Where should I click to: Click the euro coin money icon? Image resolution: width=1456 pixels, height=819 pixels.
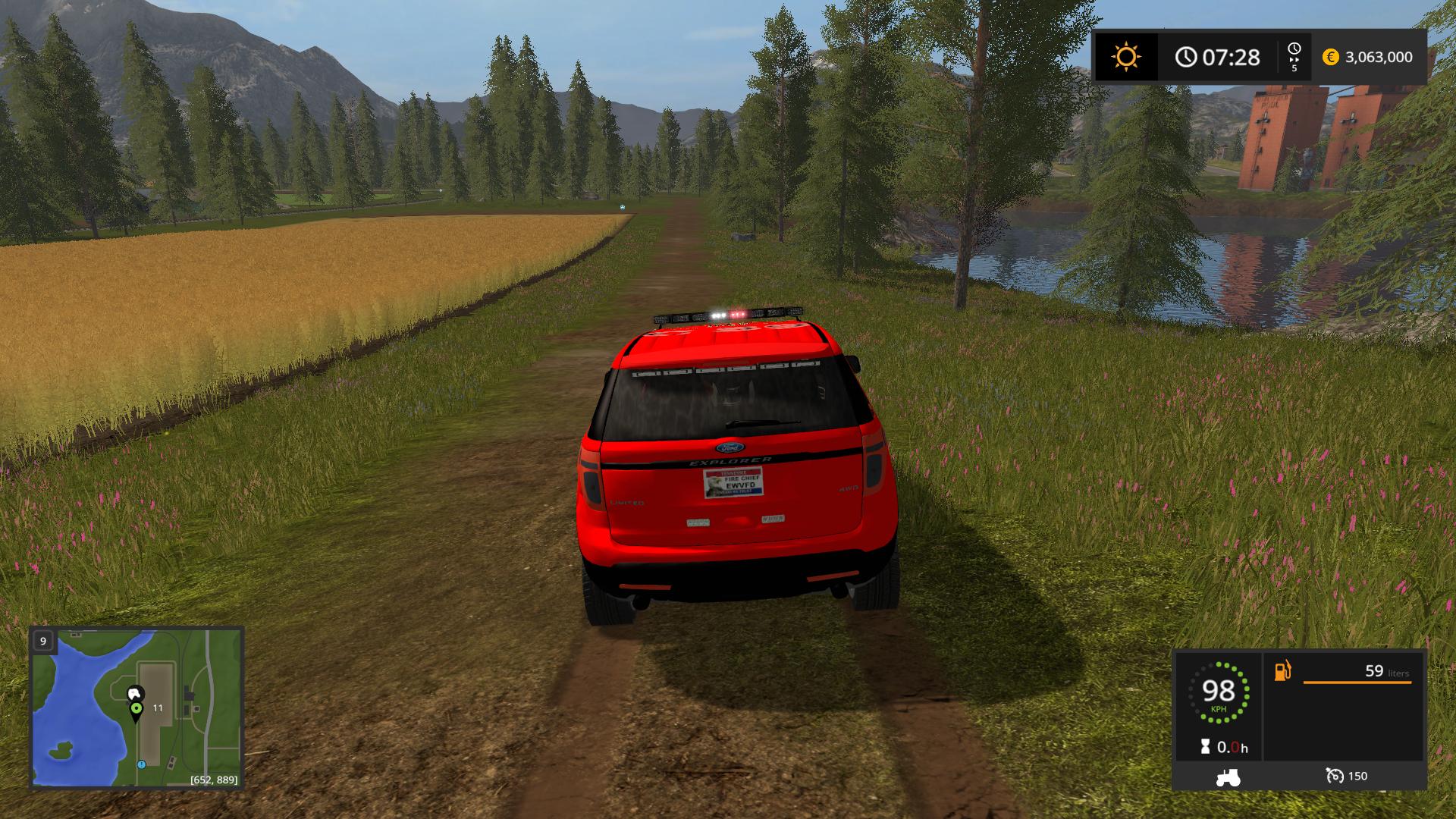point(1331,57)
